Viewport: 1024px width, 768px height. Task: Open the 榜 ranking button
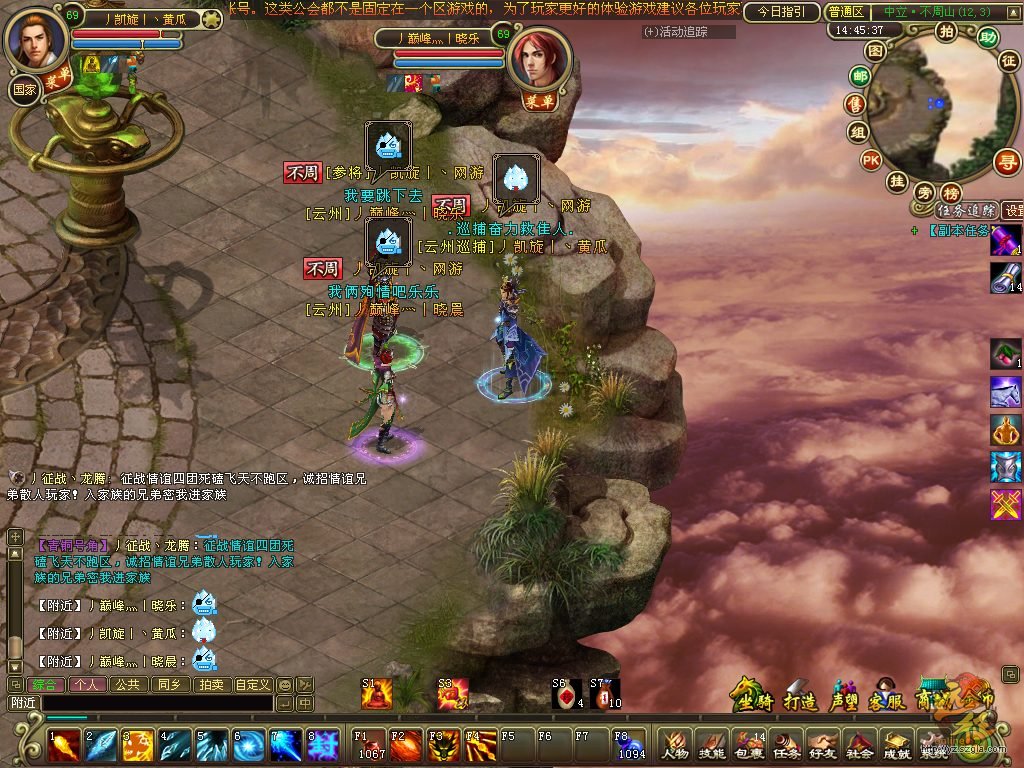[951, 193]
